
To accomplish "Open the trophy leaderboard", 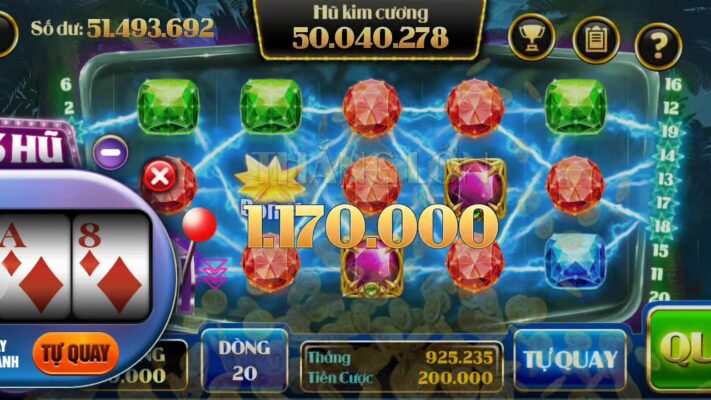I will coord(531,39).
